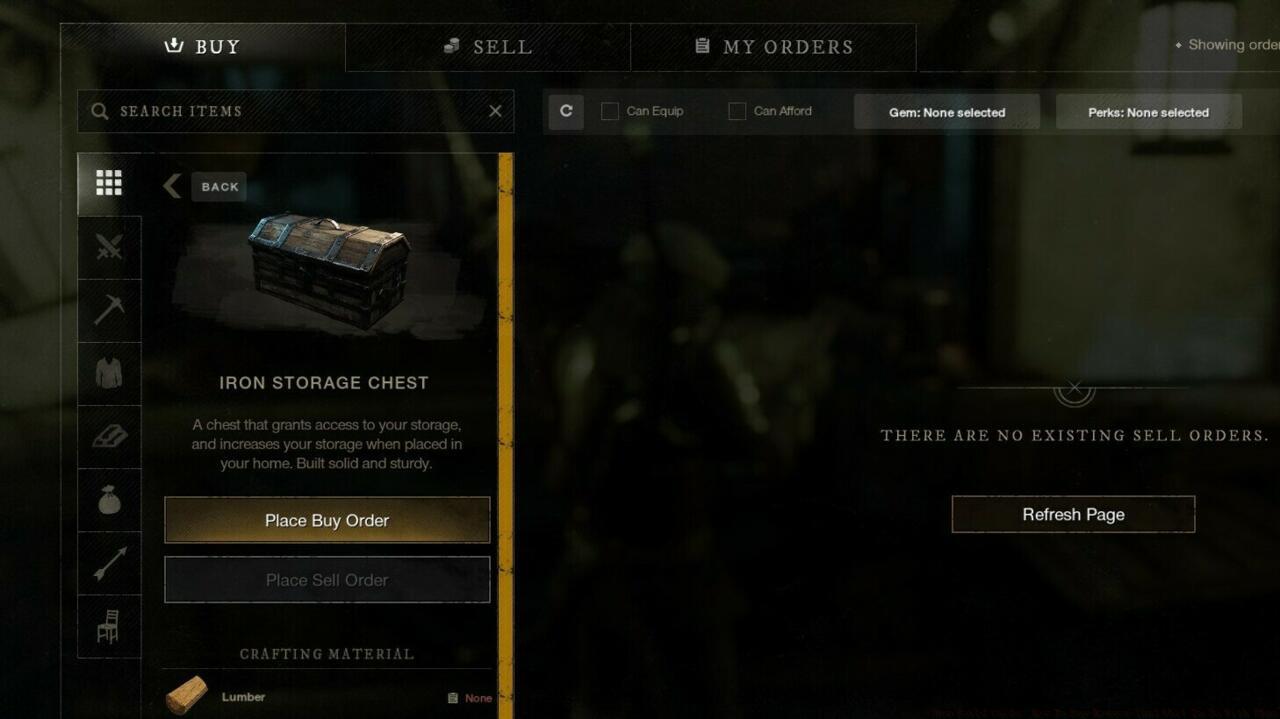1280x719 pixels.
Task: Click the circular refresh arrow icon
Action: 566,111
